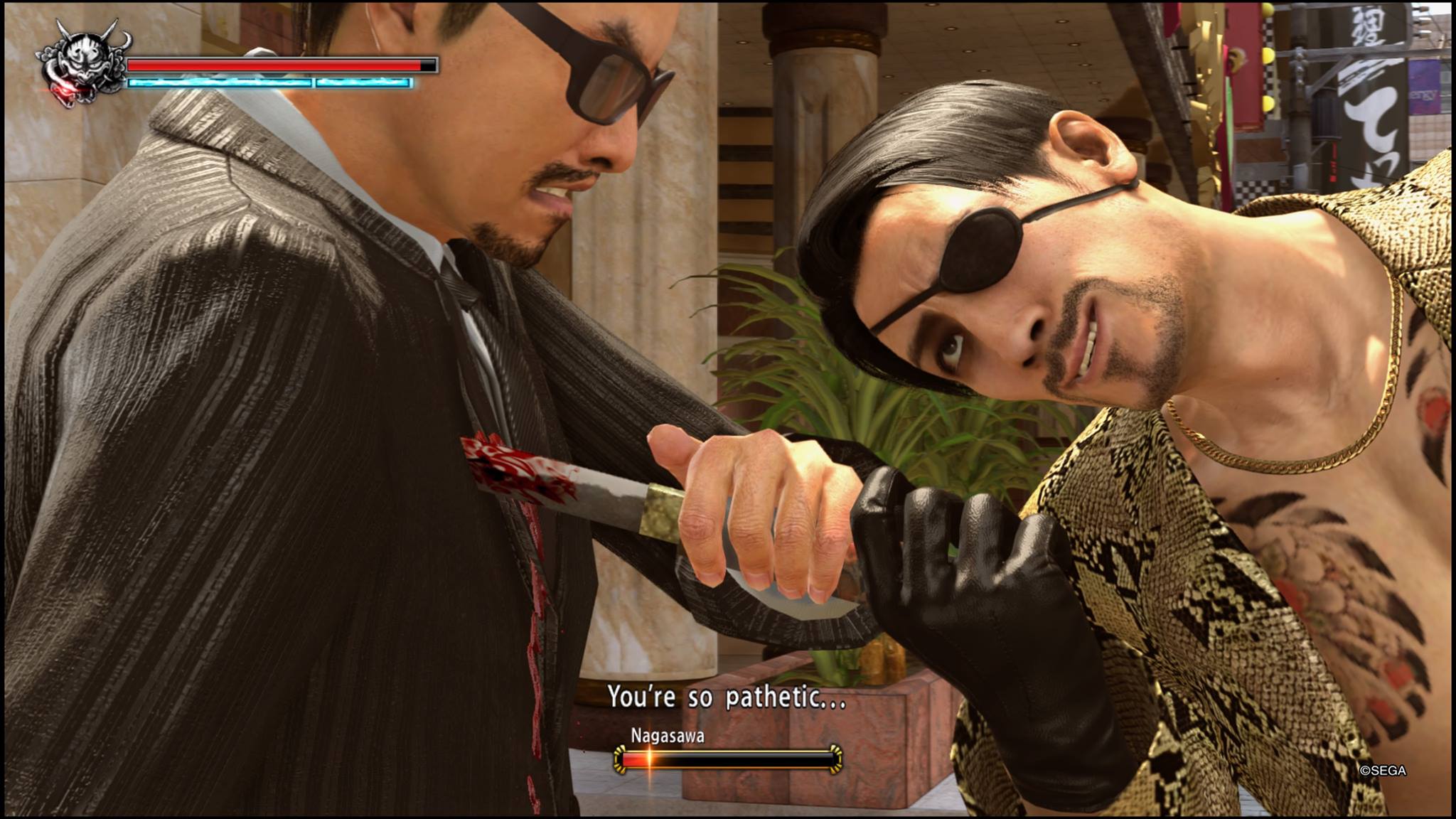Toggle the red player health bar
The image size is (1456, 819).
[x=277, y=64]
